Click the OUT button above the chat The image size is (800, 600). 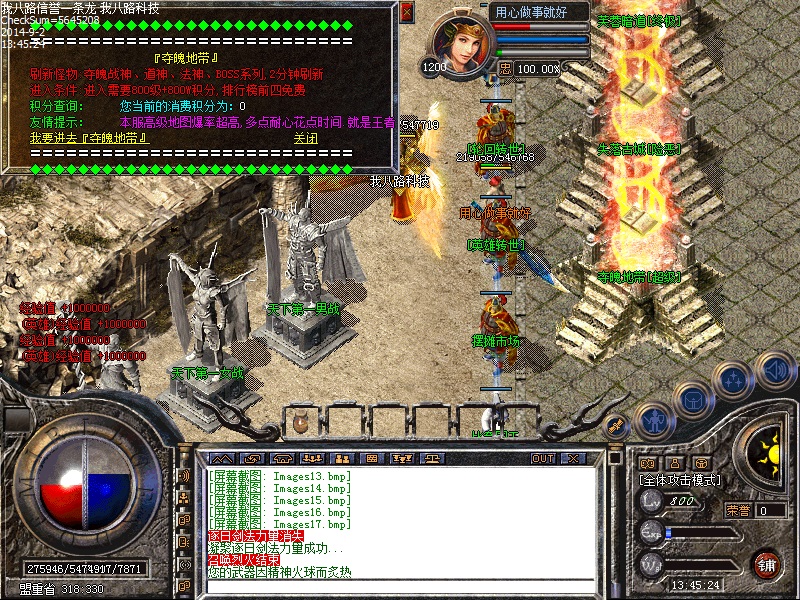(542, 458)
